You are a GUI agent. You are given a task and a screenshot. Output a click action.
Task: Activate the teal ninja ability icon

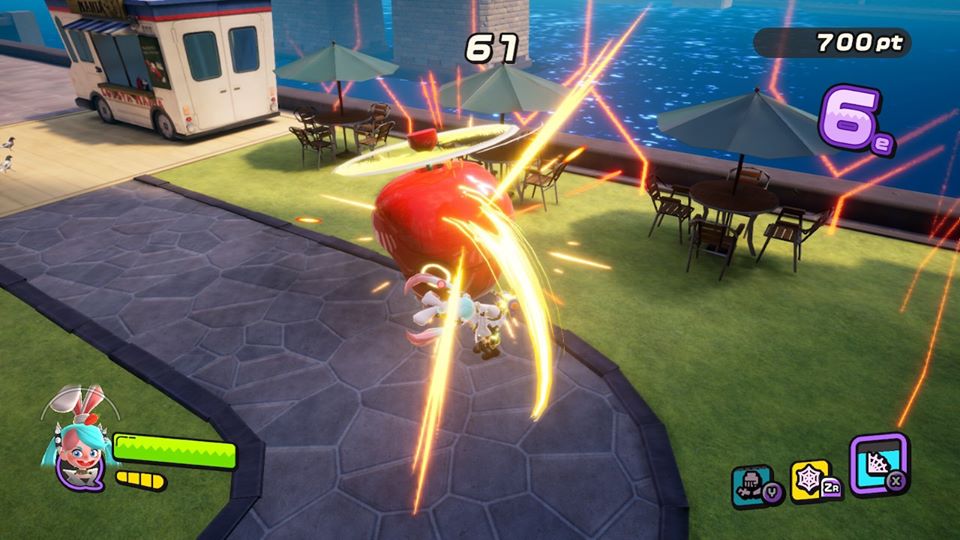tap(751, 483)
